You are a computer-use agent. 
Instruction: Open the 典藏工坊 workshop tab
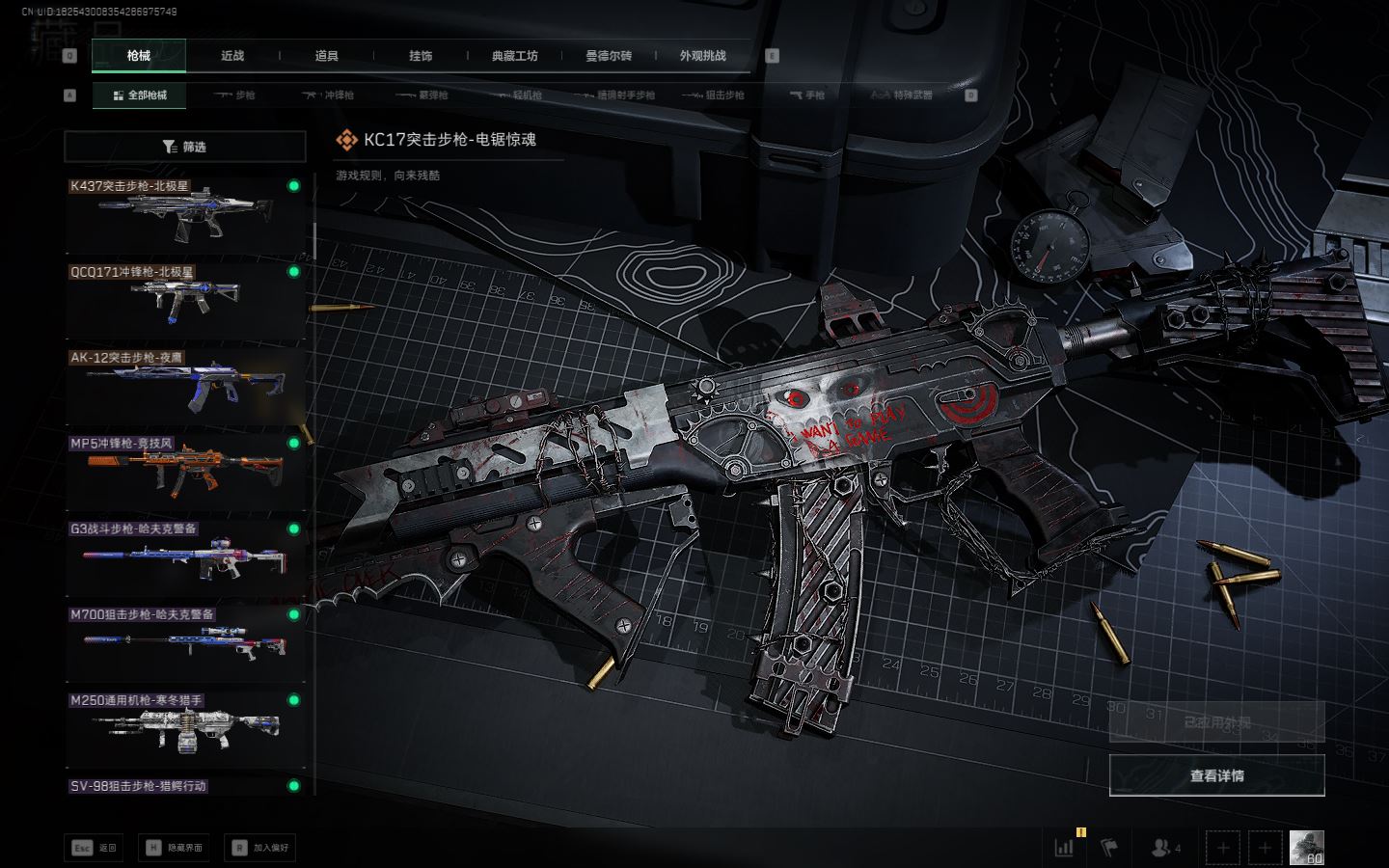pos(515,56)
